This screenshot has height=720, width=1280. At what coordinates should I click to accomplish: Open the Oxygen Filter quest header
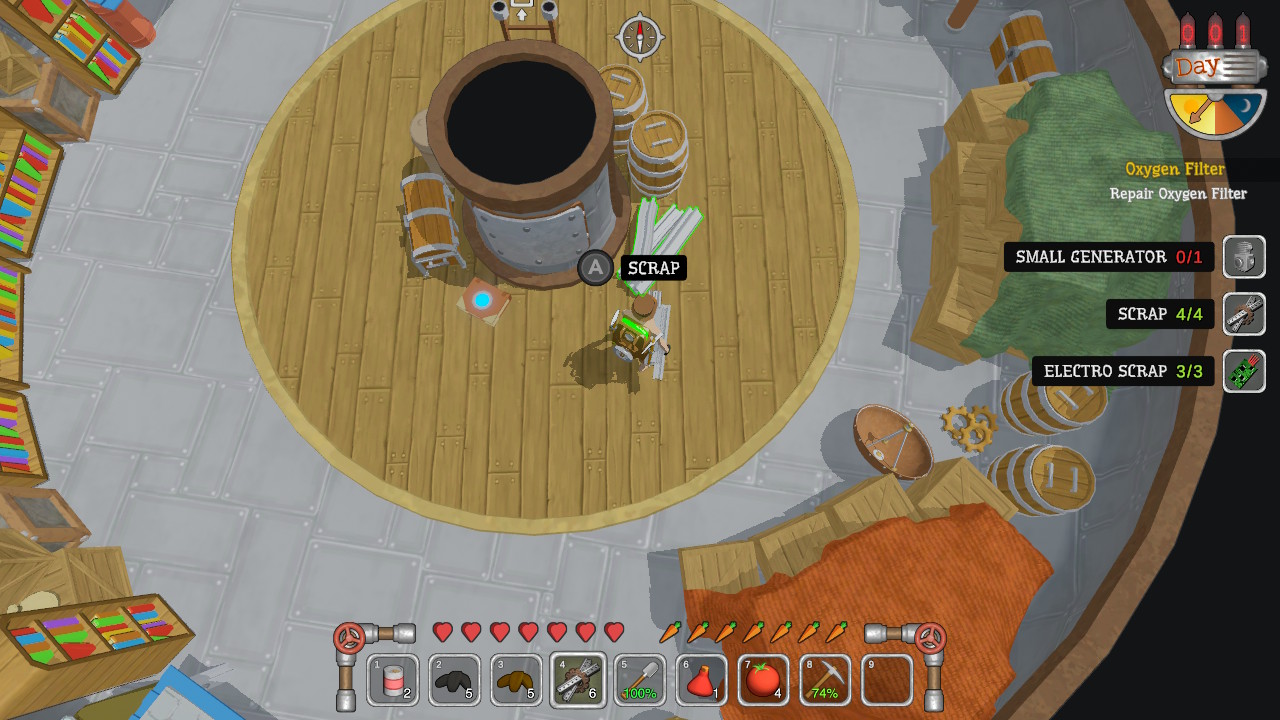pyautogui.click(x=1176, y=169)
